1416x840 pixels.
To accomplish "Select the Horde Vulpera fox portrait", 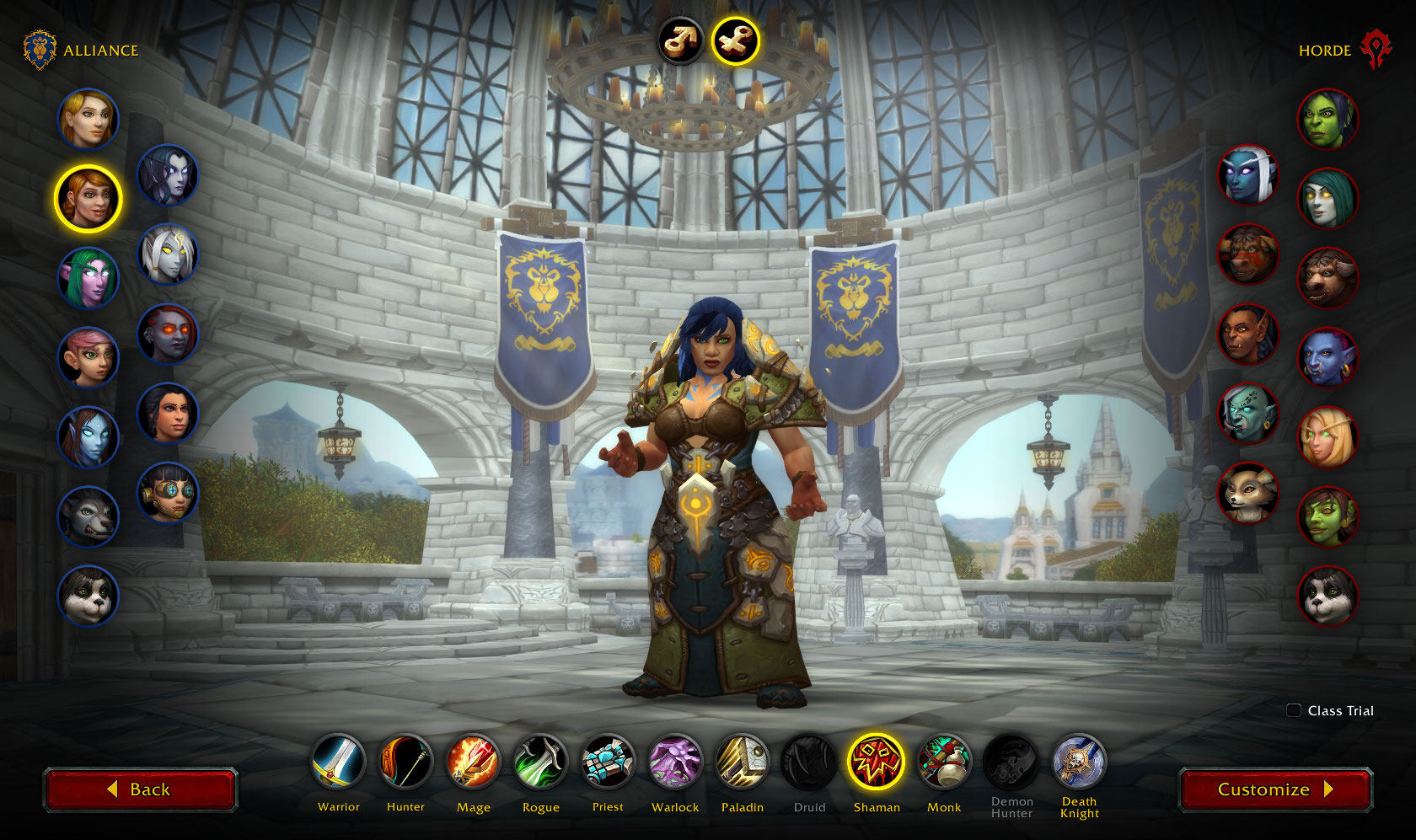I will pos(1248,493).
